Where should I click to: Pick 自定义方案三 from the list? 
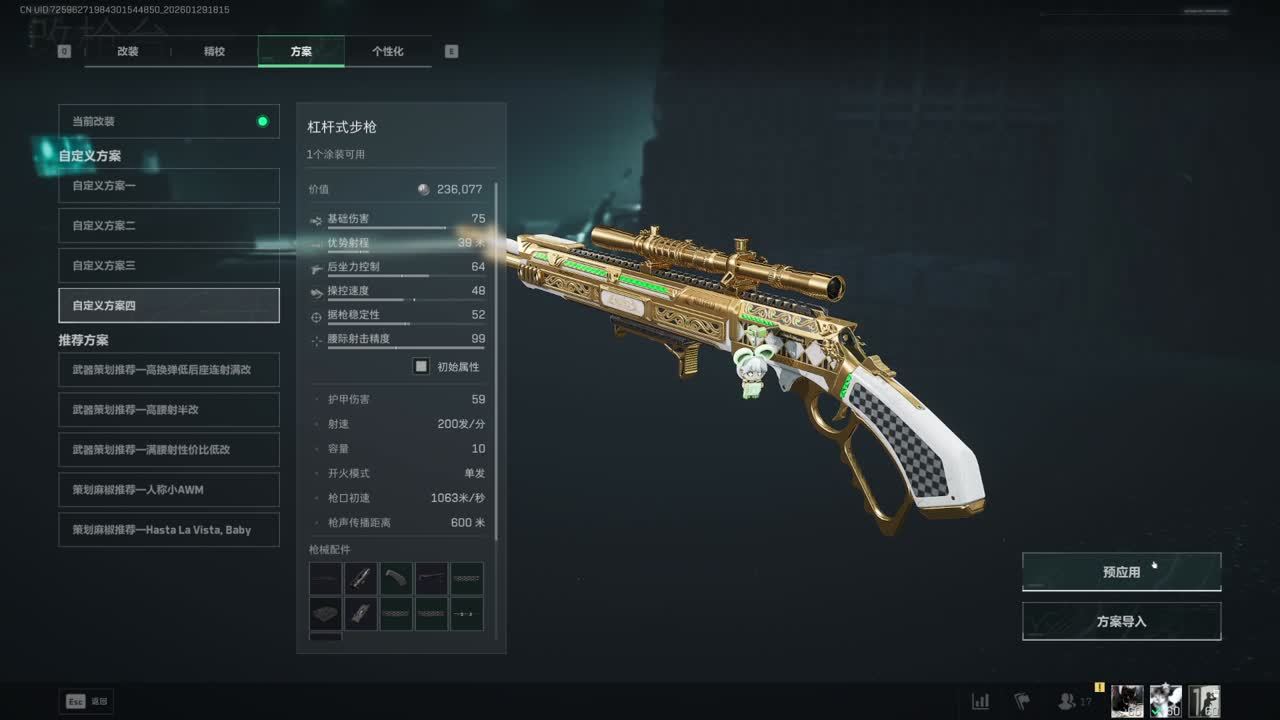168,266
